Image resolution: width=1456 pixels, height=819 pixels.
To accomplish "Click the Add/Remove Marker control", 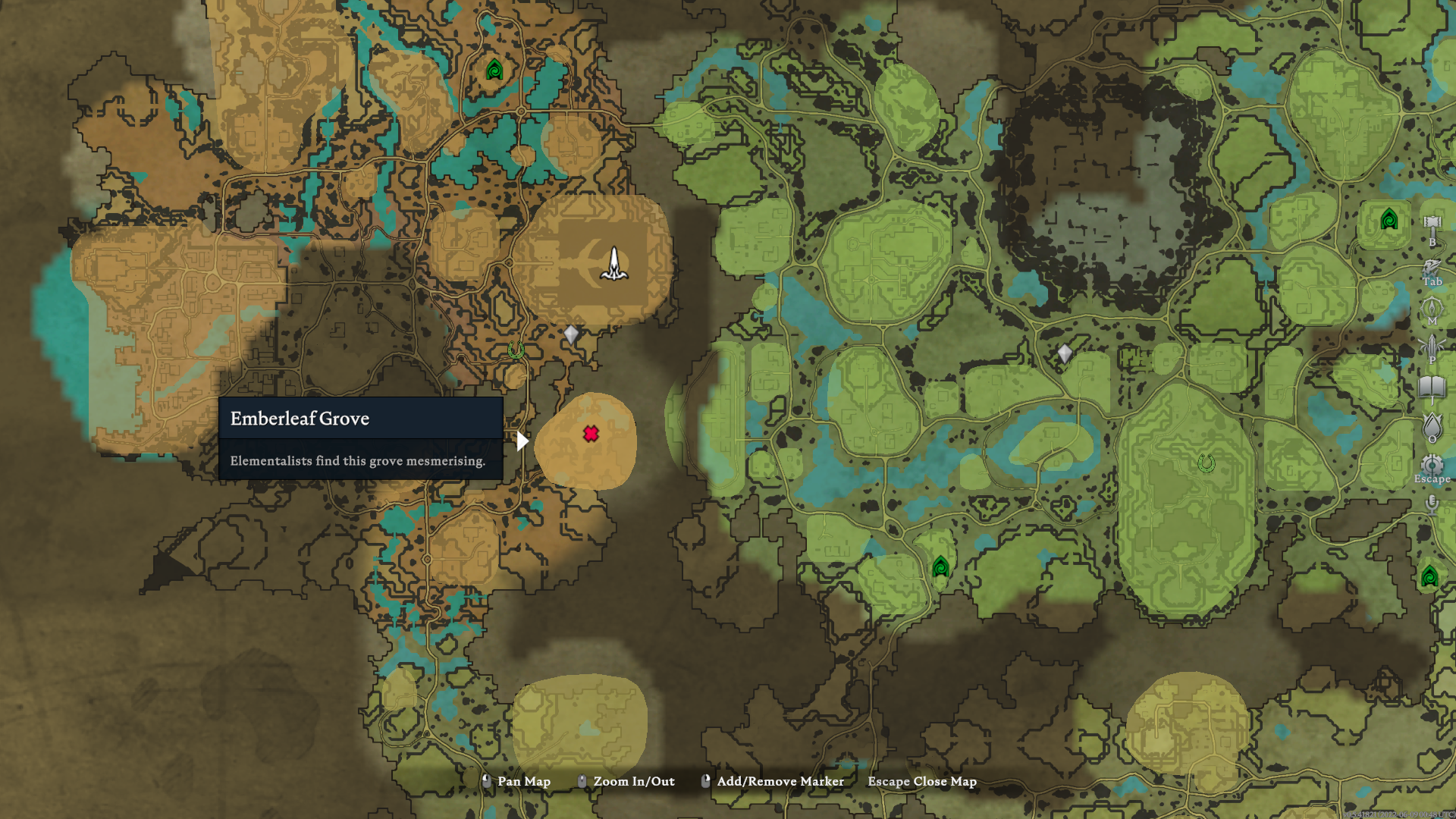I will click(778, 781).
